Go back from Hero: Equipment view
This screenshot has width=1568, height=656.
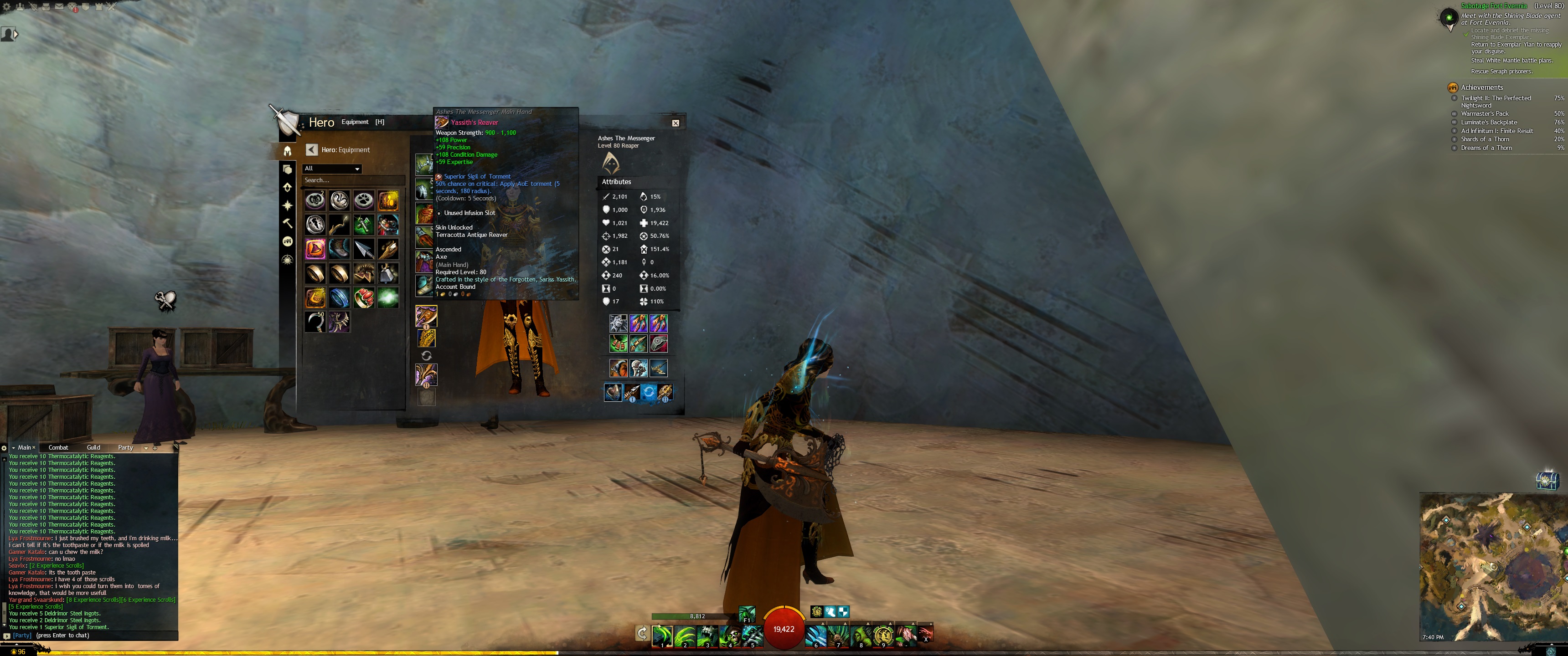click(x=312, y=150)
